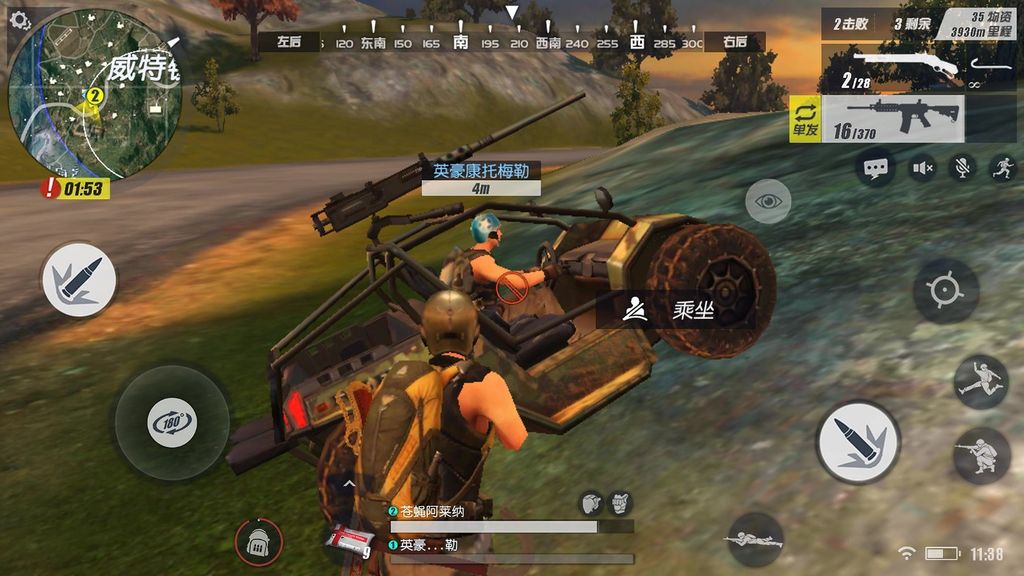The image size is (1024, 576).
Task: Tap the eye free-look button
Action: point(768,202)
